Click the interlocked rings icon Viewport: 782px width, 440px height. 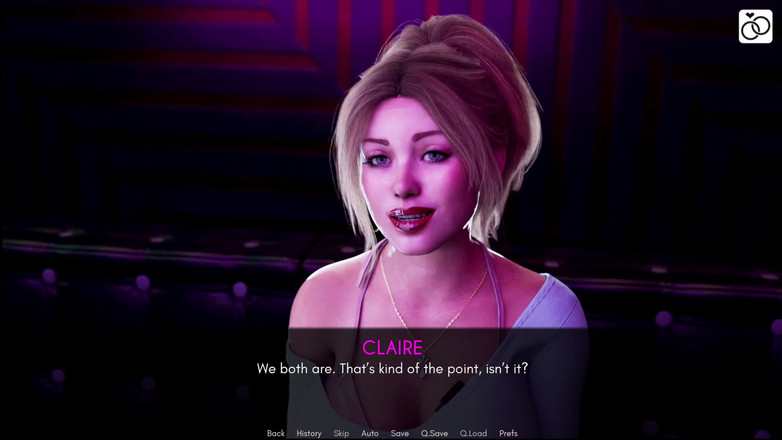coord(755,26)
